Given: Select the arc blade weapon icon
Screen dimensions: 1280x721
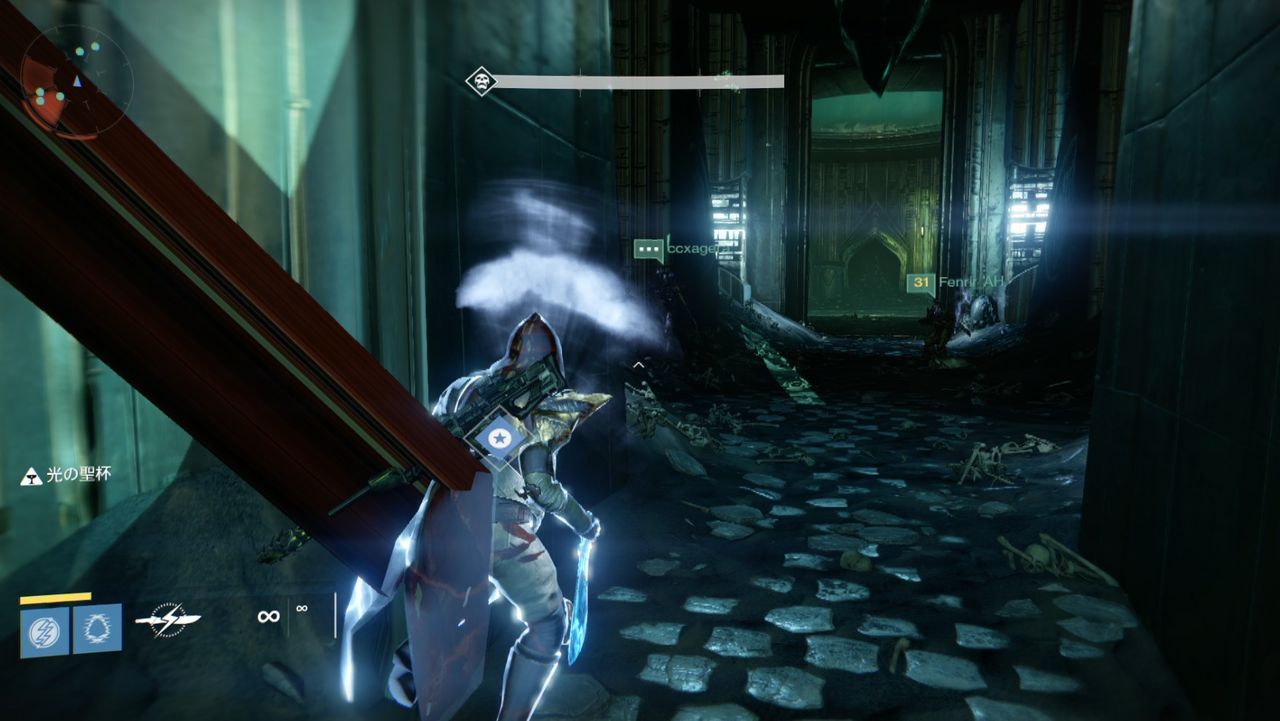Looking at the screenshot, I should coord(168,619).
